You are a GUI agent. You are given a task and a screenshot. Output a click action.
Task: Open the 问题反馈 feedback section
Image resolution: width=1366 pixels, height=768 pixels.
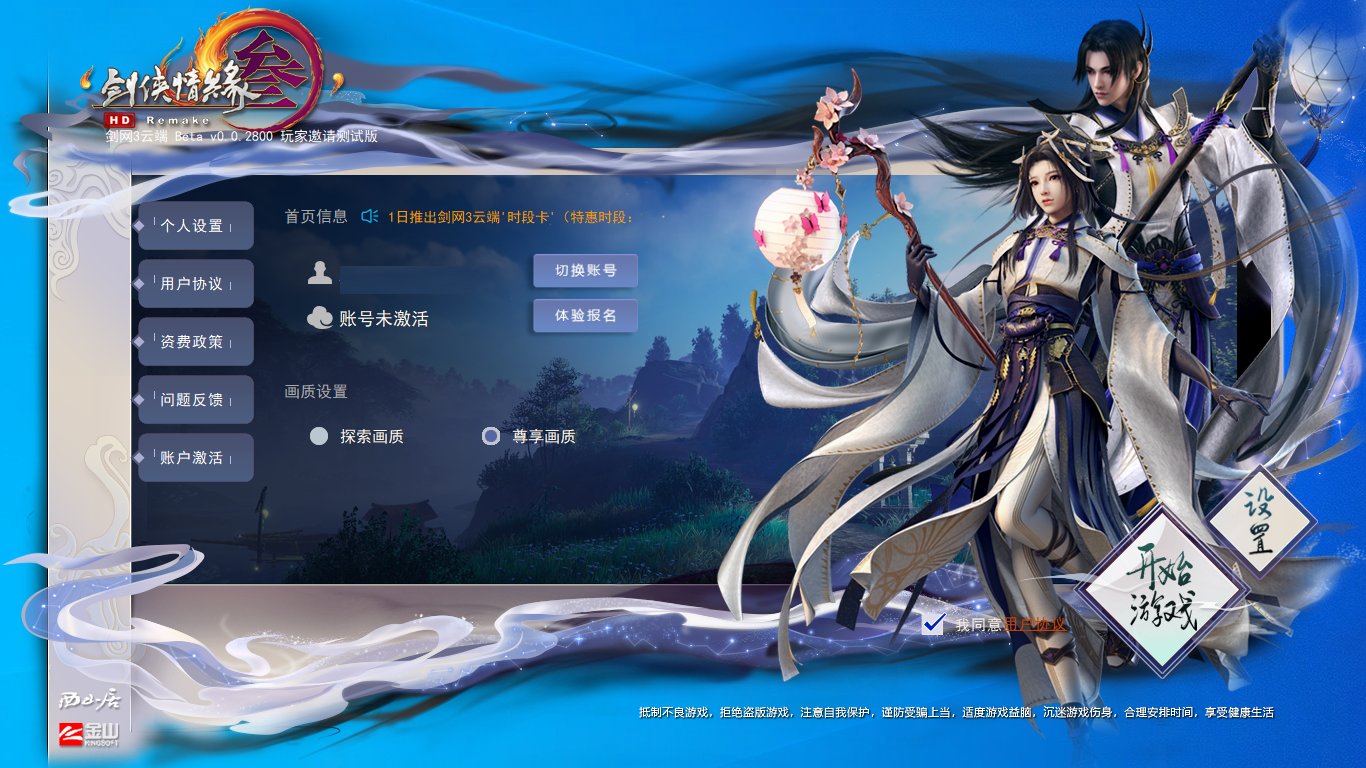[x=196, y=399]
